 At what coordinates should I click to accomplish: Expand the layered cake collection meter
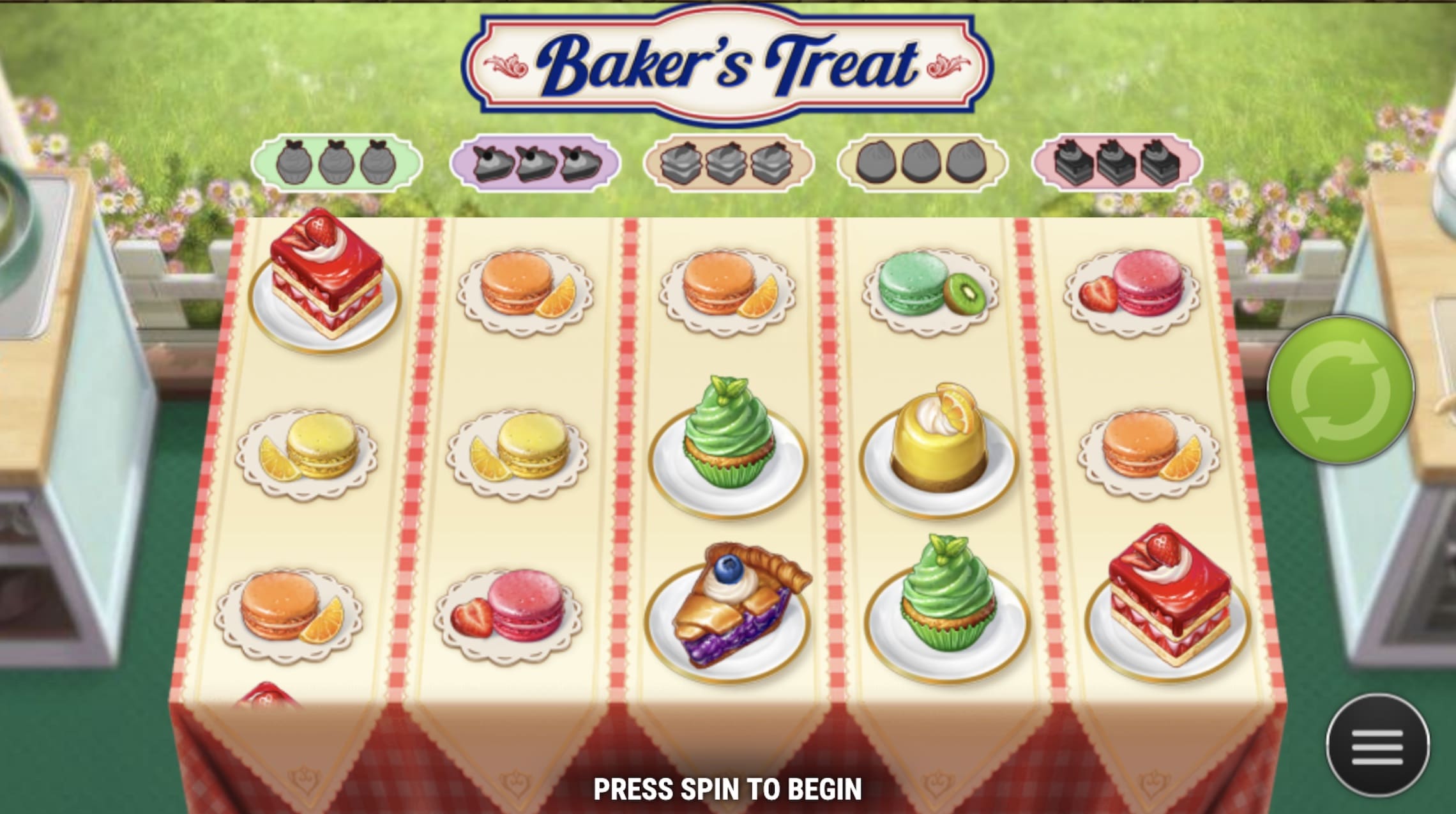pyautogui.click(x=728, y=162)
